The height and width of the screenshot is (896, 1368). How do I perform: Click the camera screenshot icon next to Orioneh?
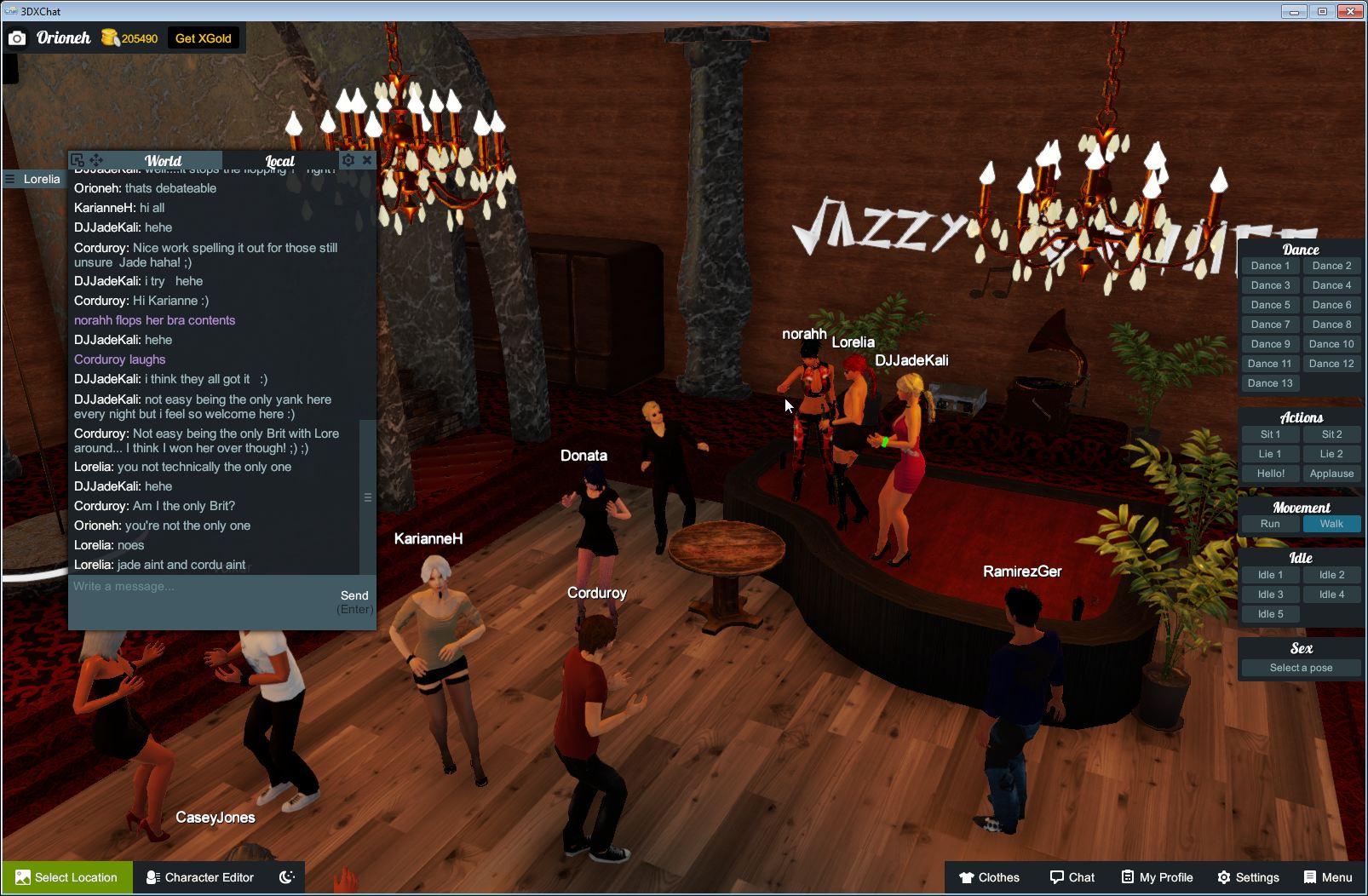(x=17, y=37)
